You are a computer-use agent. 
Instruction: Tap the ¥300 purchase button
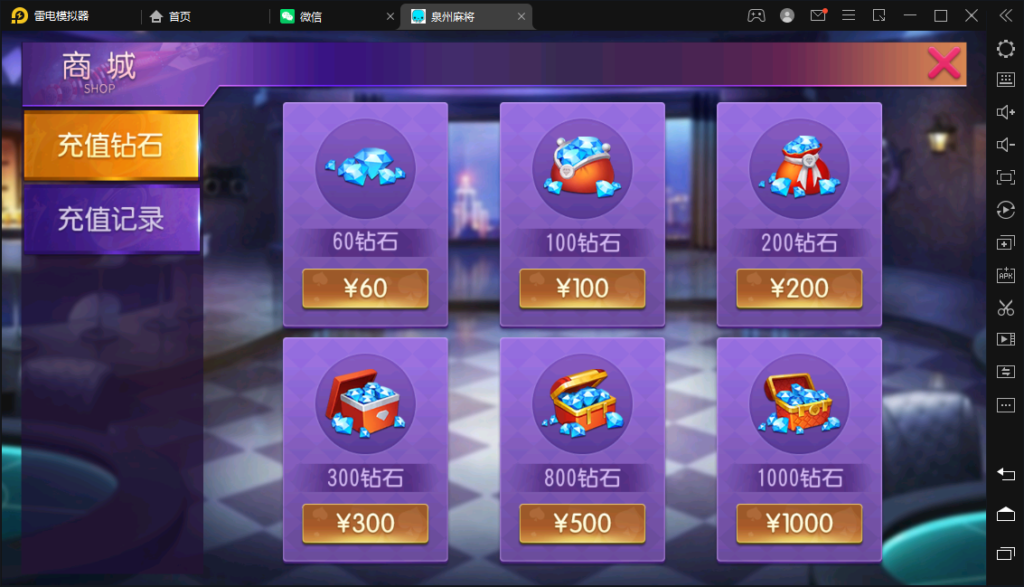pyautogui.click(x=365, y=523)
